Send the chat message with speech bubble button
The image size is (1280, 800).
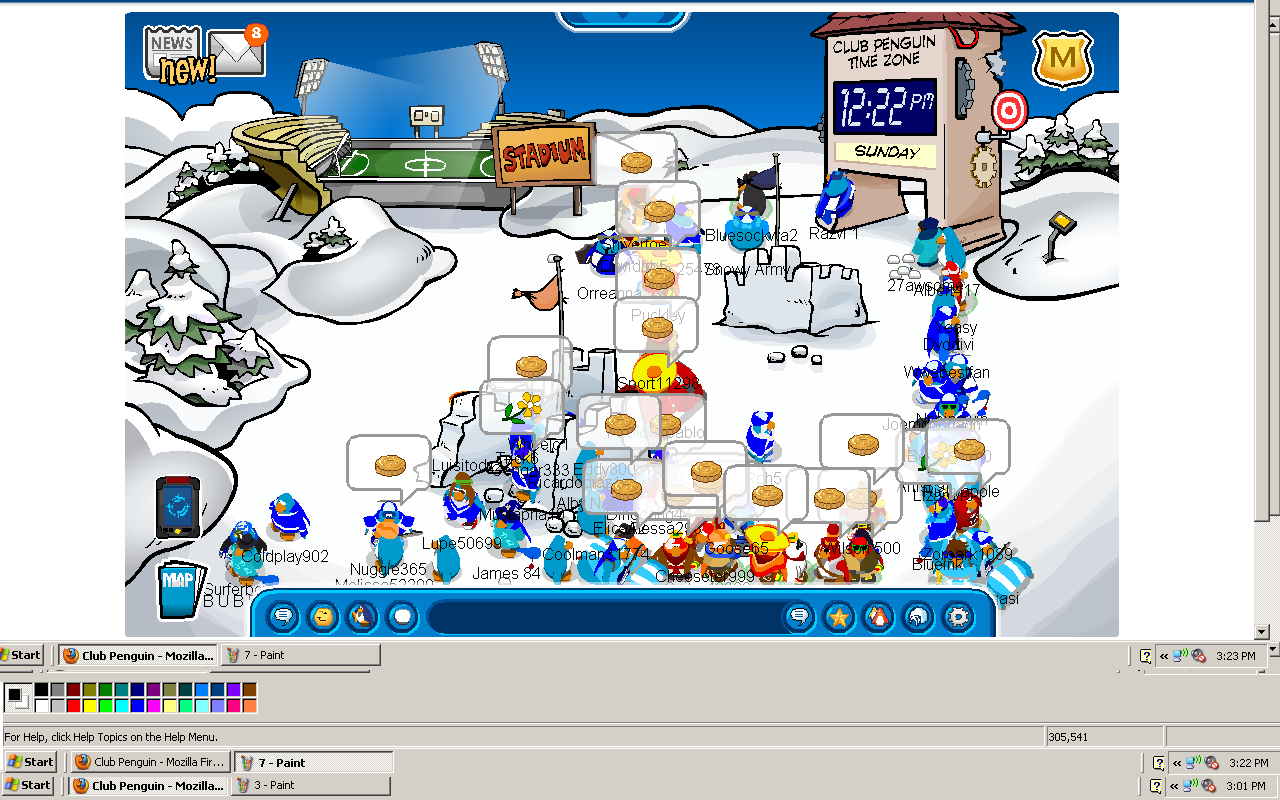click(x=799, y=617)
